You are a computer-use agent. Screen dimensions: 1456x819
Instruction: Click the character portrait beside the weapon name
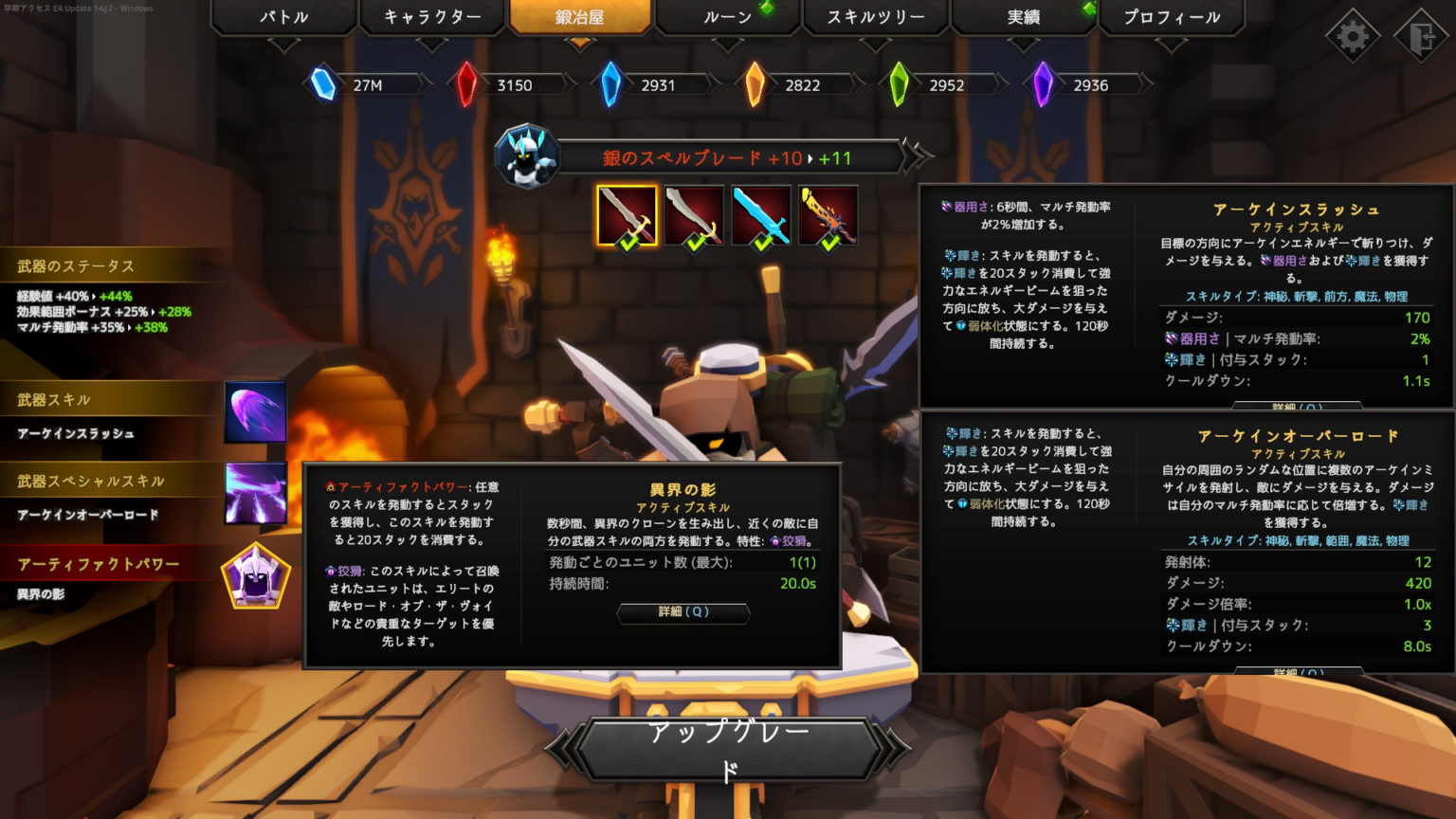tap(528, 155)
